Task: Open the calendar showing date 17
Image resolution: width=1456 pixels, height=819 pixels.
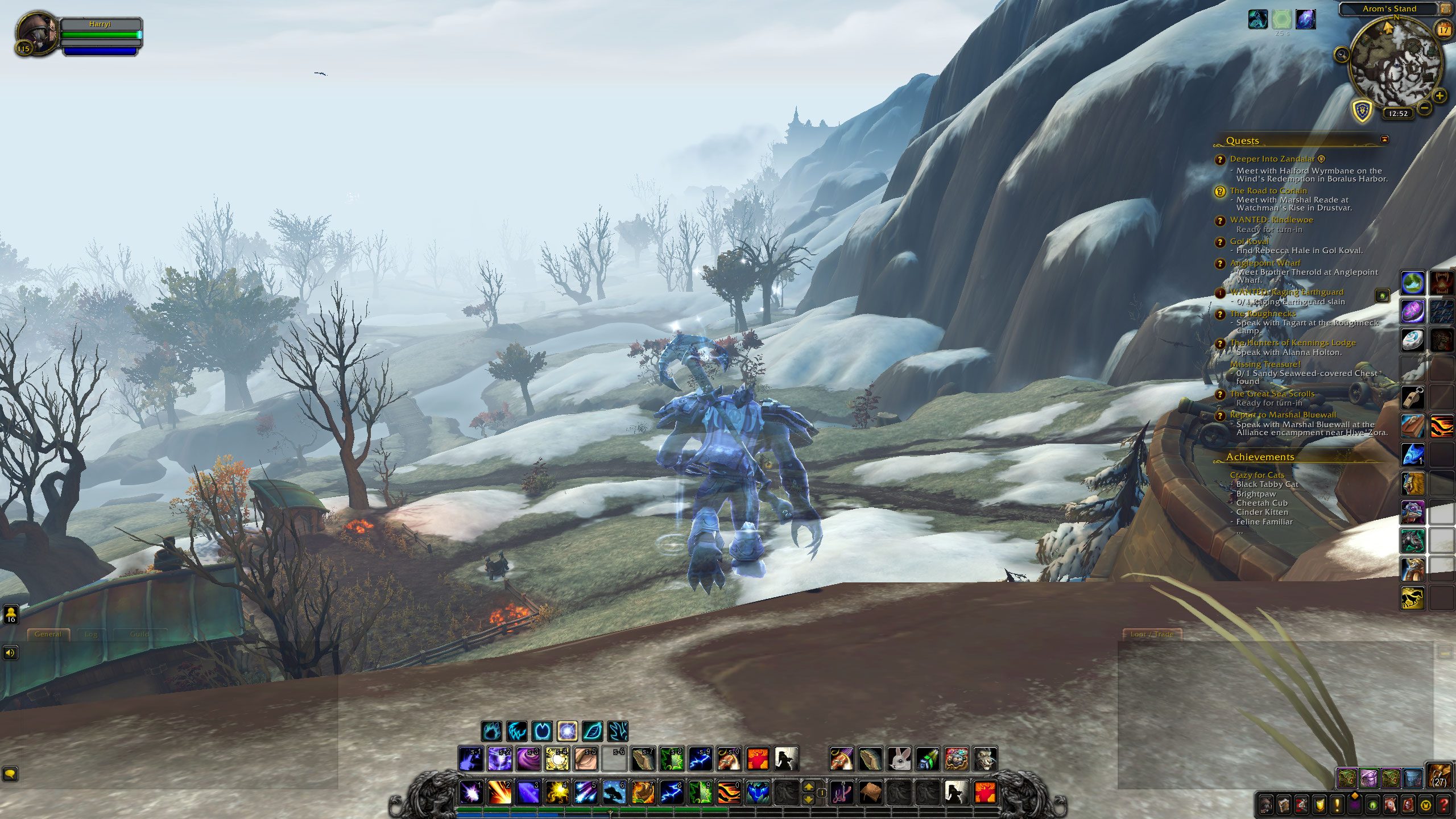Action: click(1445, 30)
